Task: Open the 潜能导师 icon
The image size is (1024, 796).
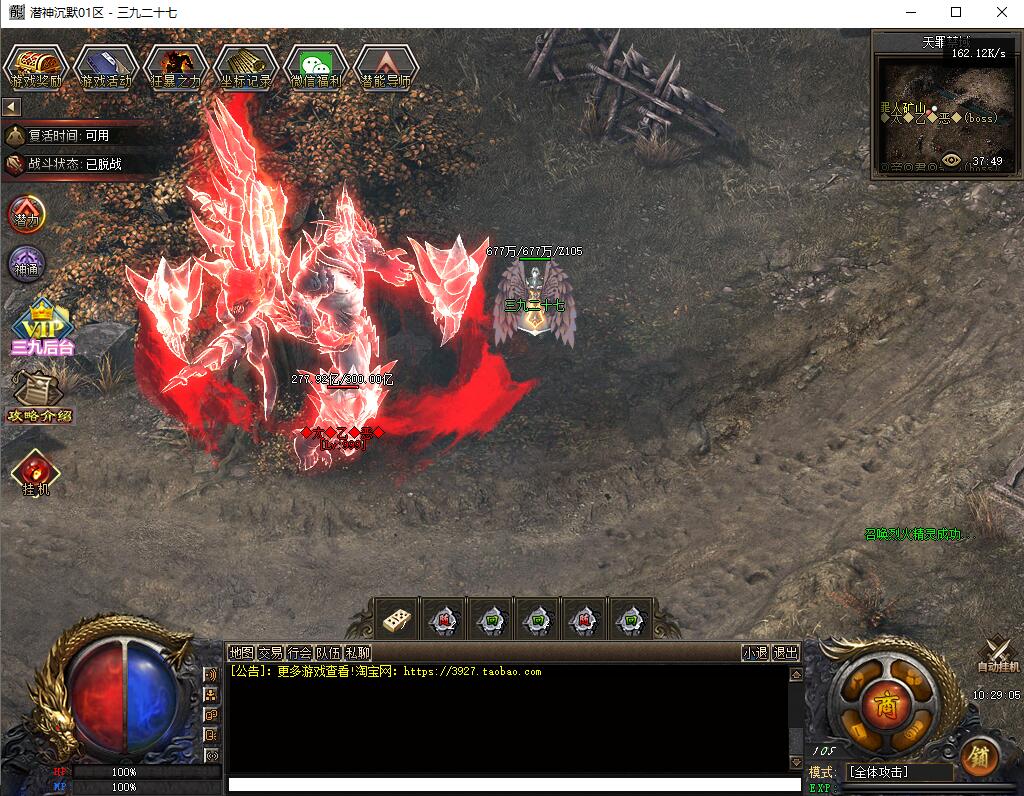Action: pyautogui.click(x=385, y=67)
